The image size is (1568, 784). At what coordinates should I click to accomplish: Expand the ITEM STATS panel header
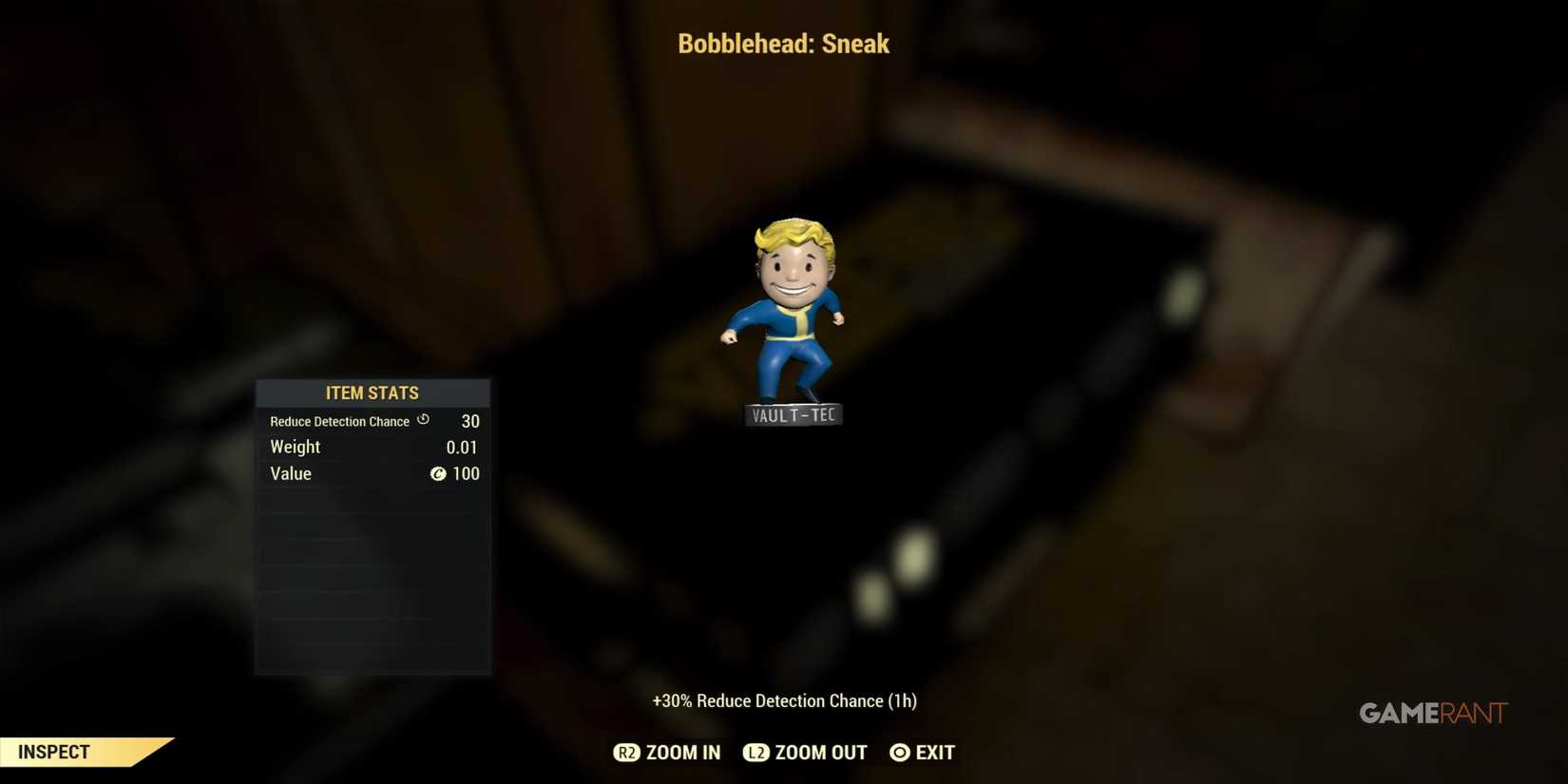372,392
